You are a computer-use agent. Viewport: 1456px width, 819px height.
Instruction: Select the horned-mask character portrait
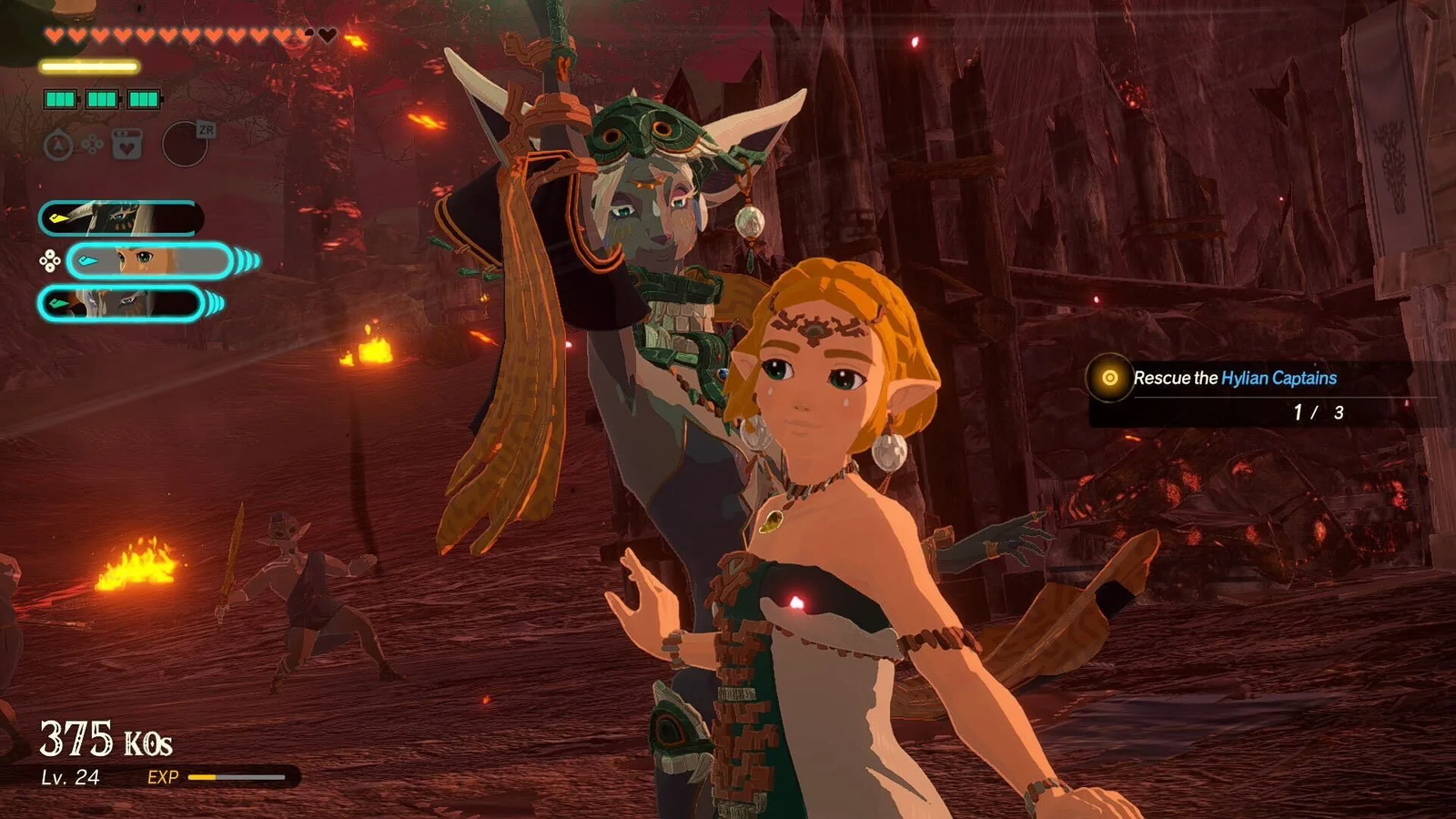pos(120,218)
